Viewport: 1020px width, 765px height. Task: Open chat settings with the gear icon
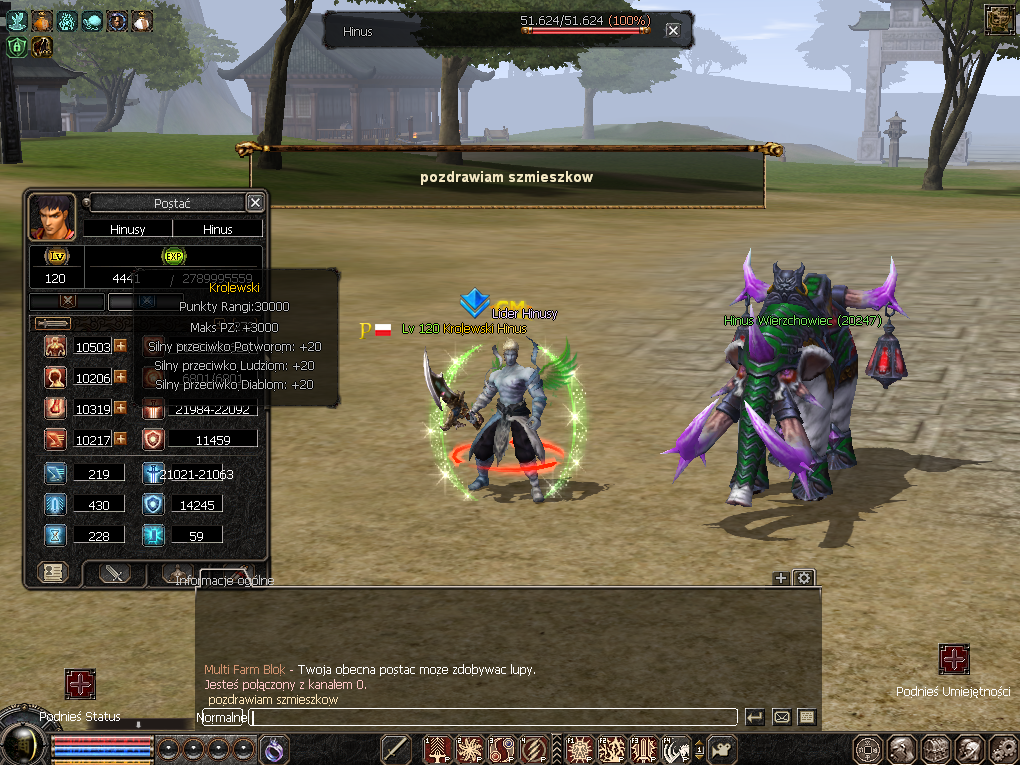coord(803,578)
